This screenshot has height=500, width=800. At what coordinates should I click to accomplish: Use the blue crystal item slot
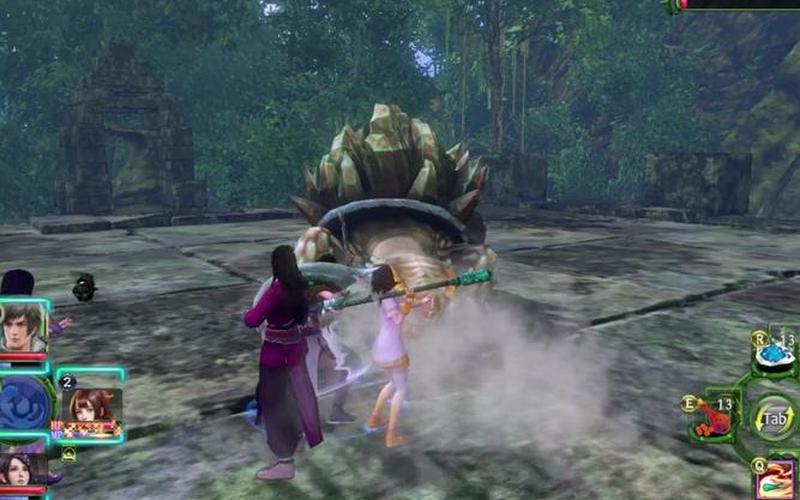(x=772, y=353)
